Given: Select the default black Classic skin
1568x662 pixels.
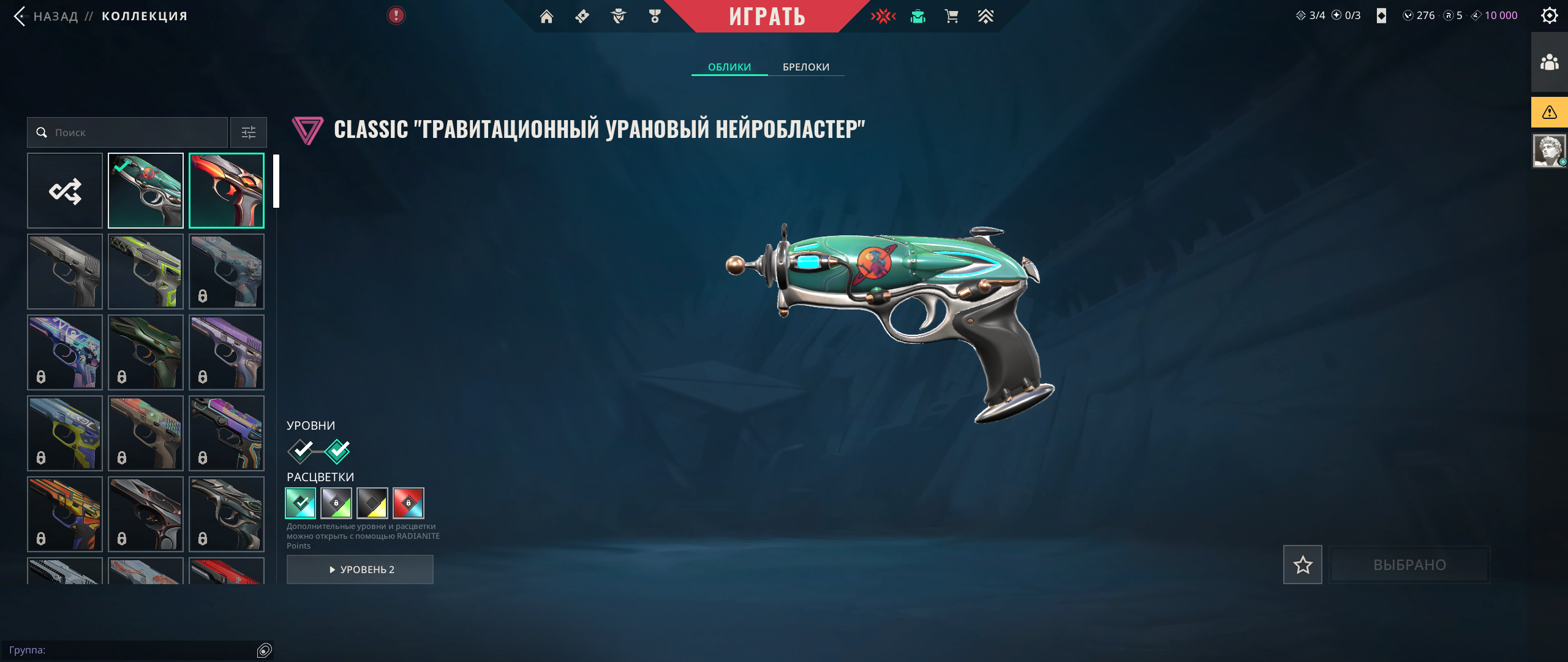Looking at the screenshot, I should tap(65, 272).
